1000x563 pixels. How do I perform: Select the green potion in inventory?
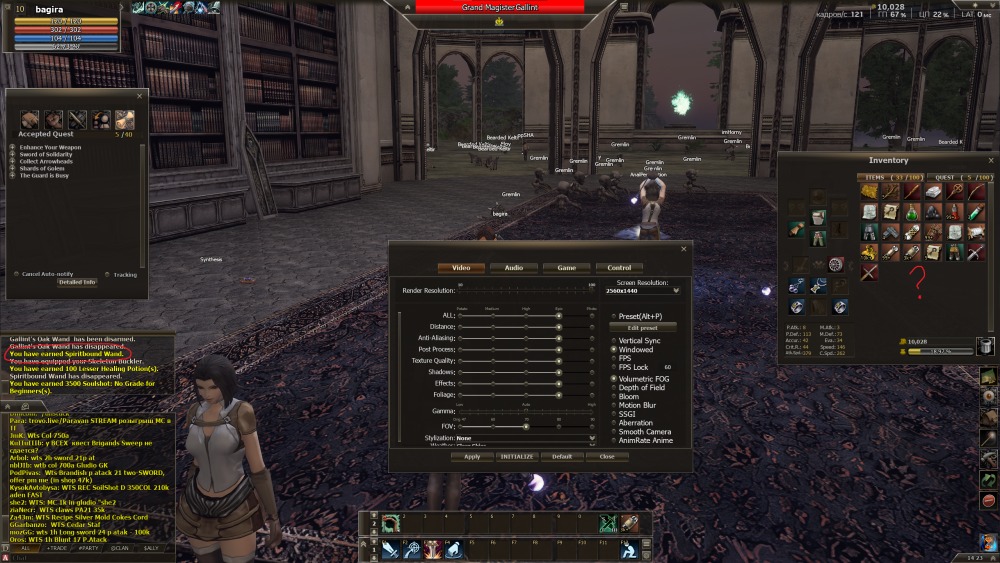click(x=912, y=212)
